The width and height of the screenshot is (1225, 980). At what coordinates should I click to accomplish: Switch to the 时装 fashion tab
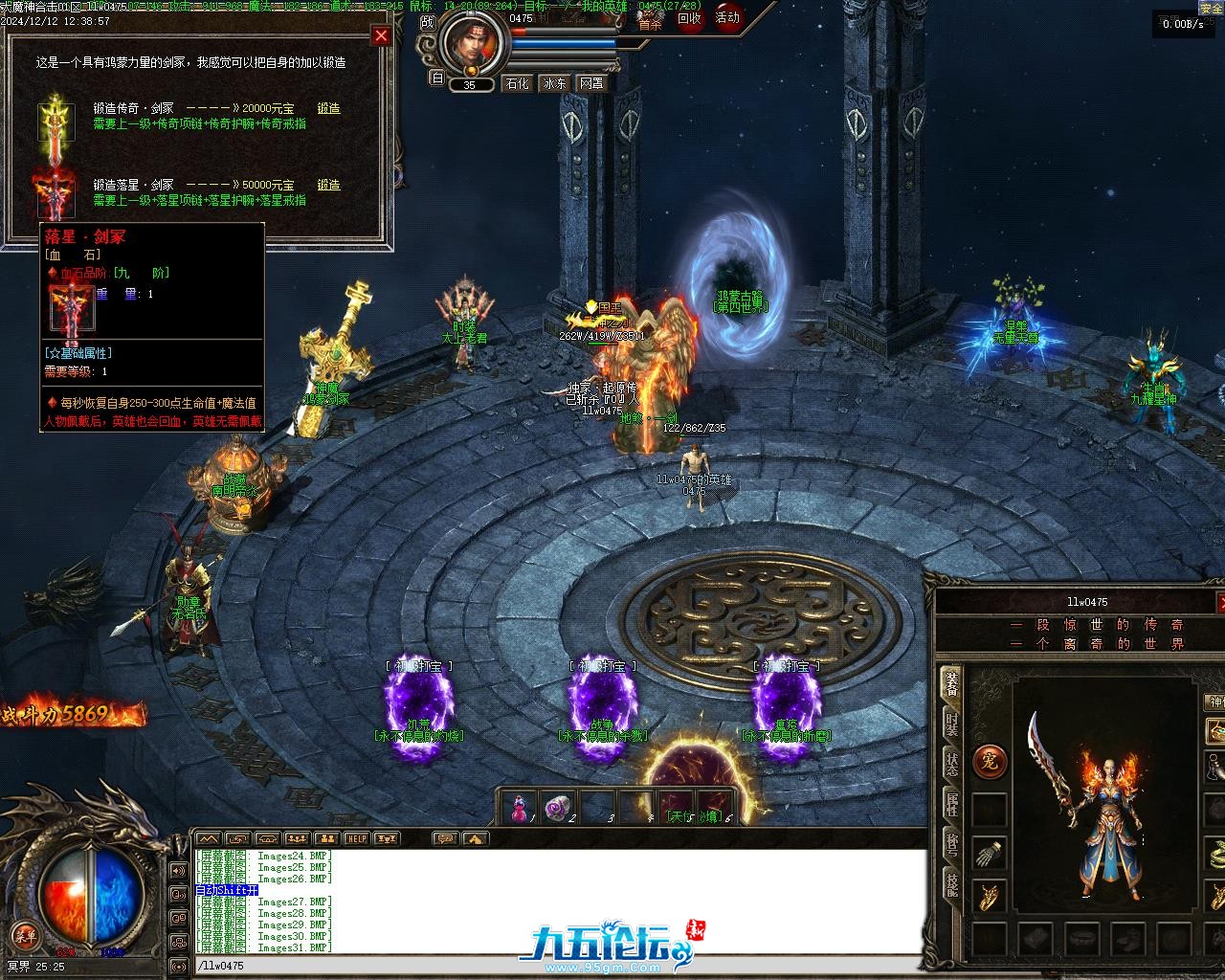click(951, 725)
